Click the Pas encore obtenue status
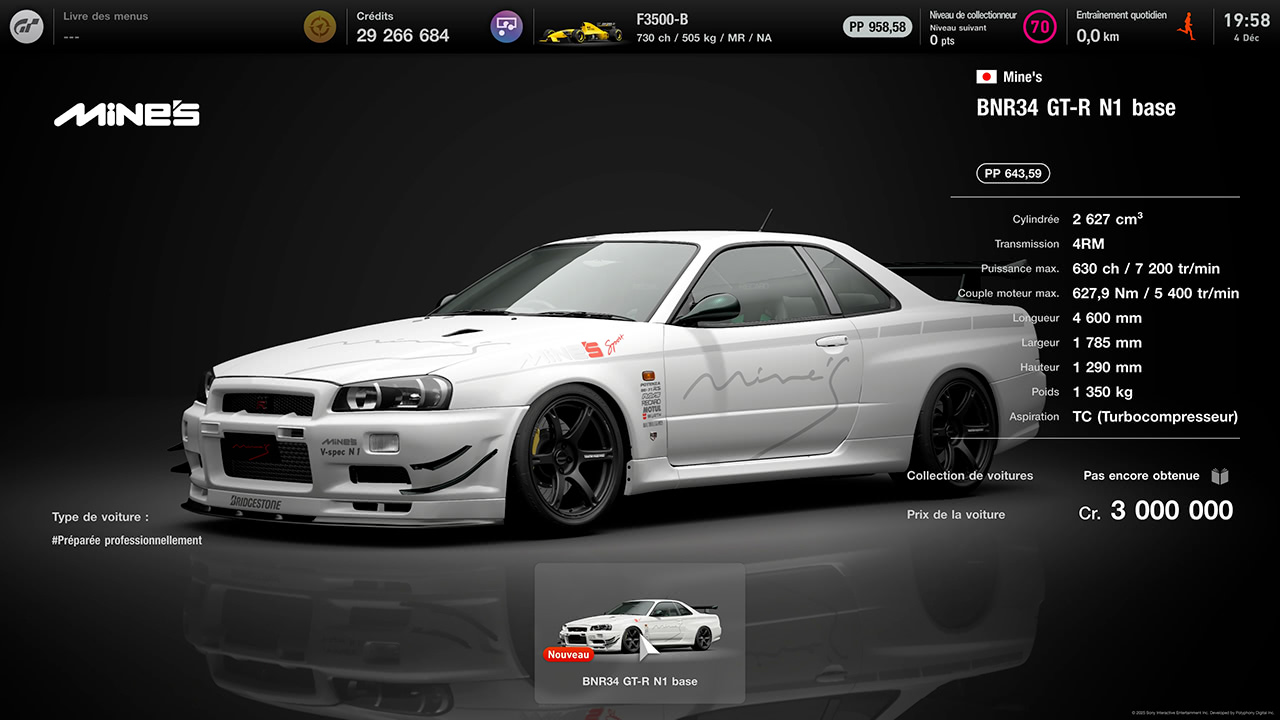This screenshot has width=1280, height=720. [x=1141, y=476]
